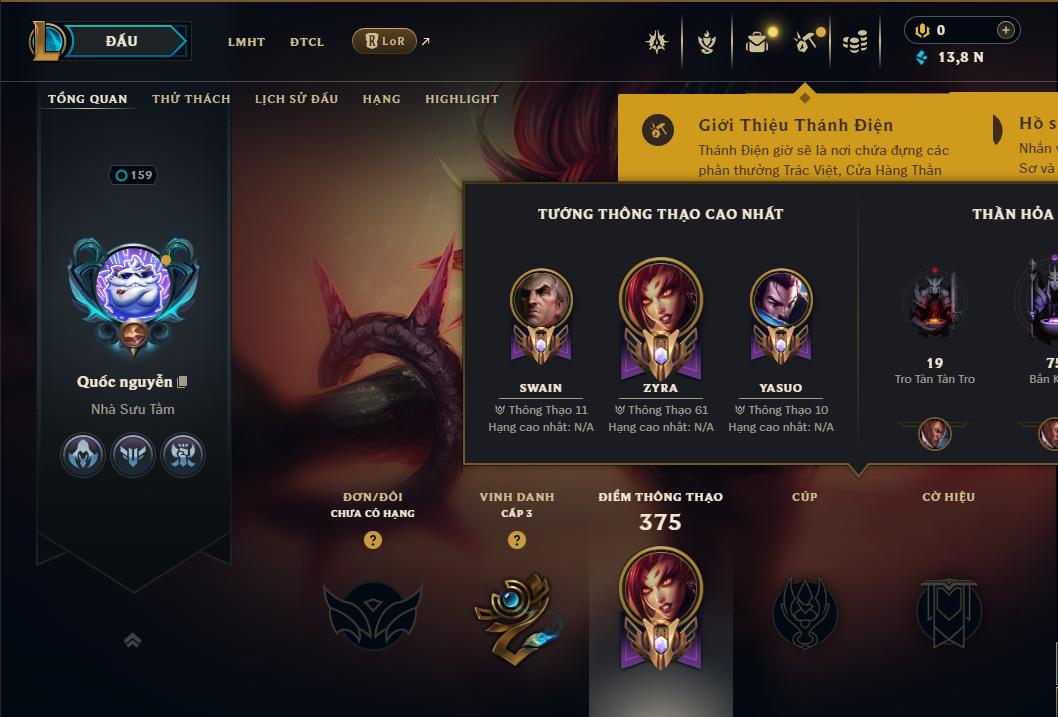Screen dimensions: 1058x717
Task: Switch to the TỔNG QUAN tab
Action: (x=88, y=99)
